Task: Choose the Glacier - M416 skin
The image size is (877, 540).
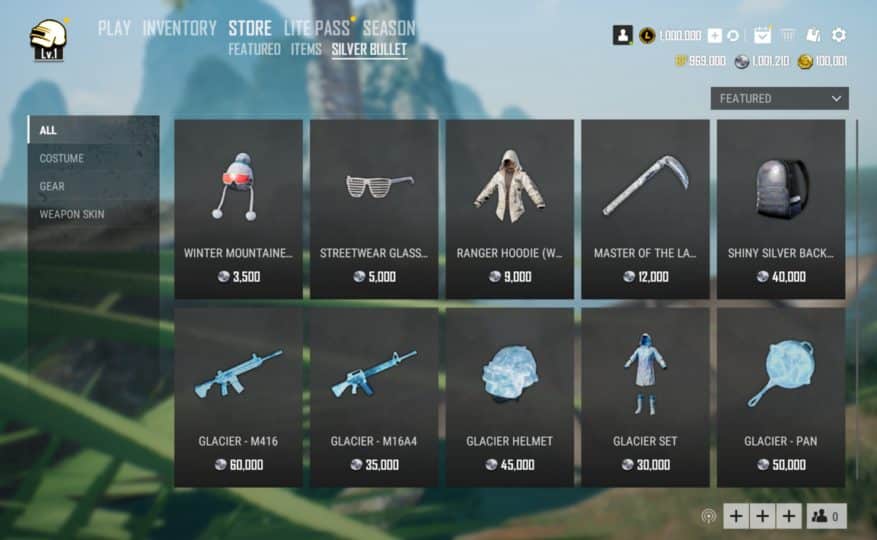Action: [238, 396]
